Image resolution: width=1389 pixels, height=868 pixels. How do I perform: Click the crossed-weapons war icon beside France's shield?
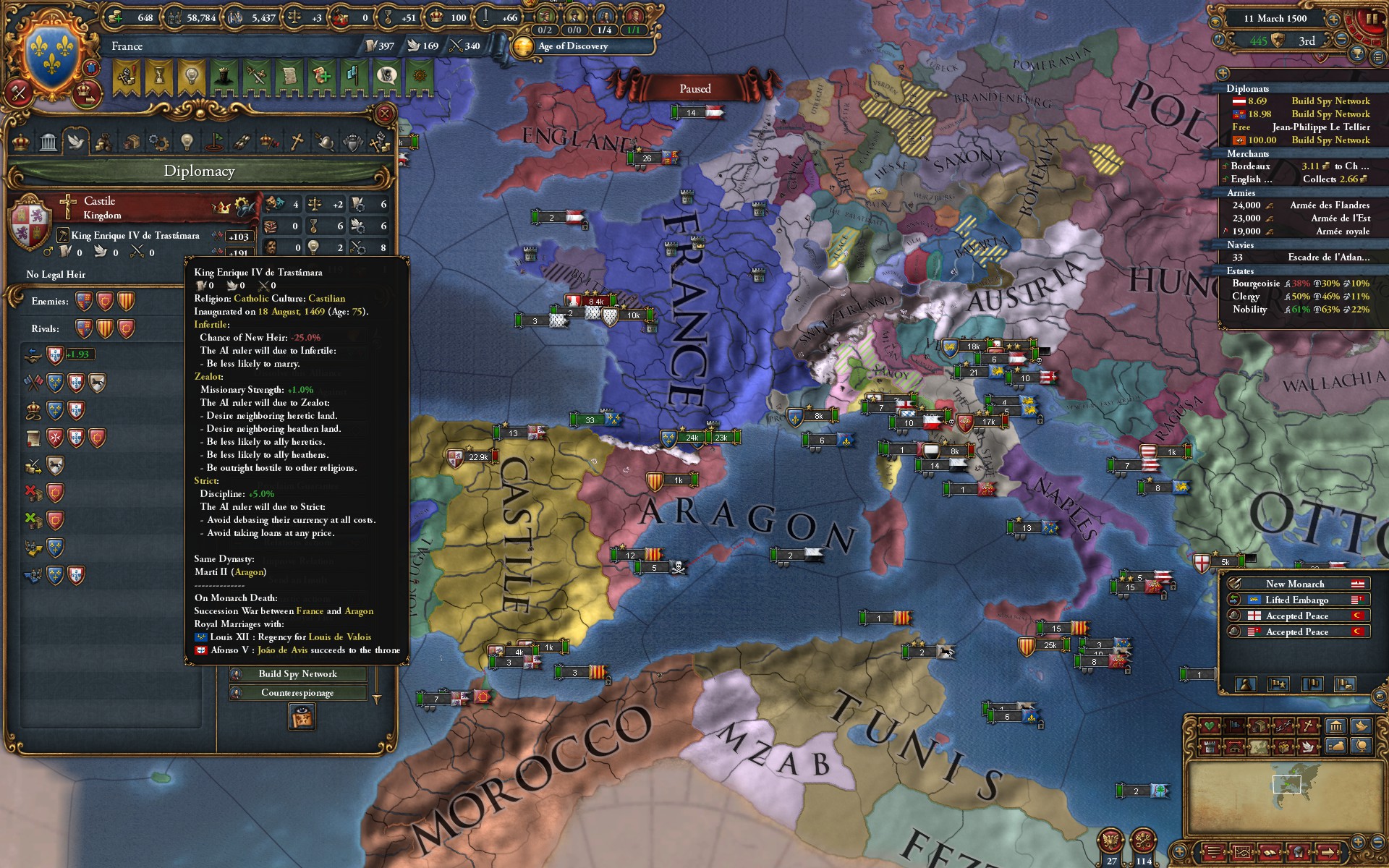[x=18, y=94]
